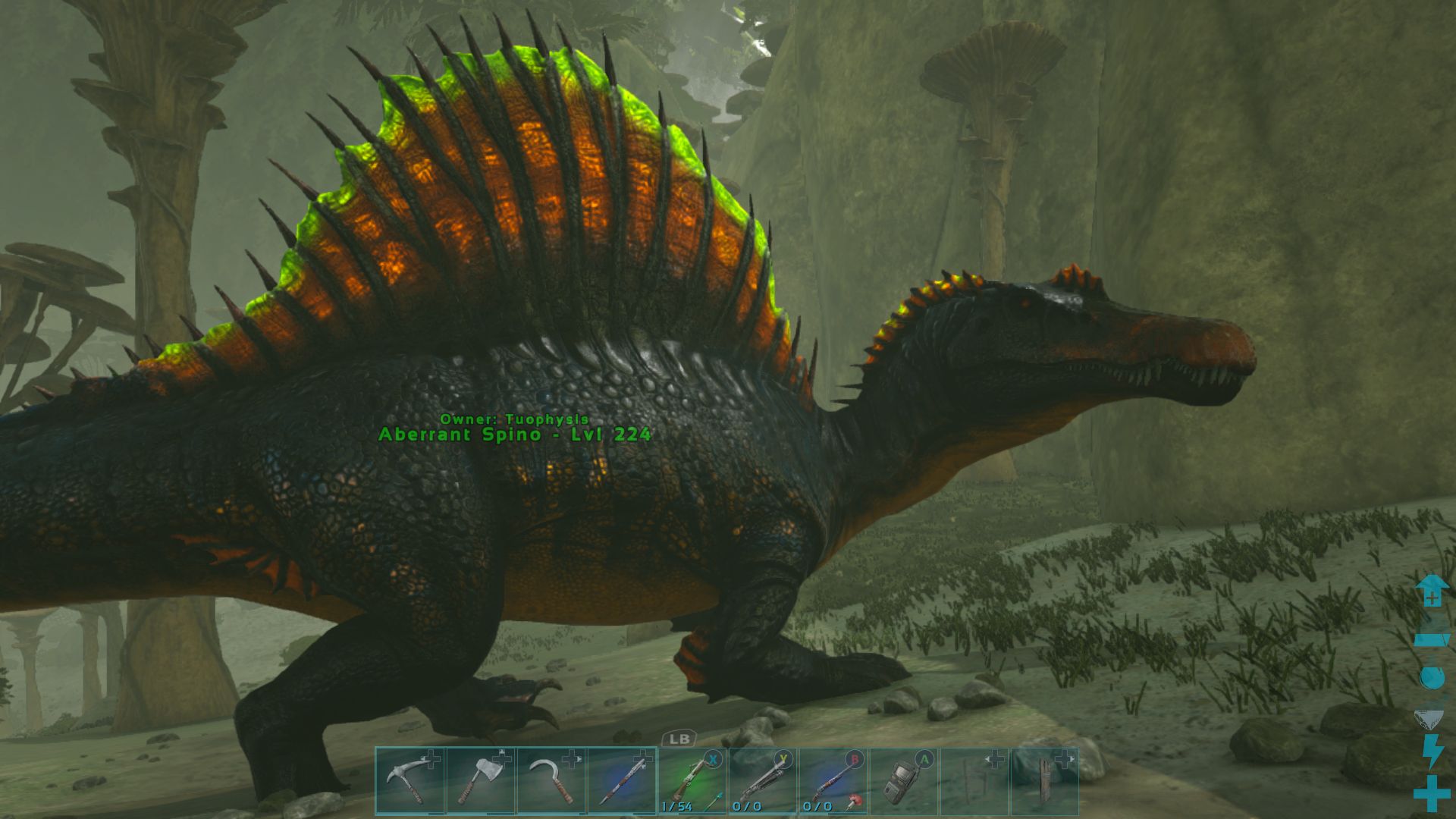Equip the sickle from the third hotbar slot

coord(554,781)
